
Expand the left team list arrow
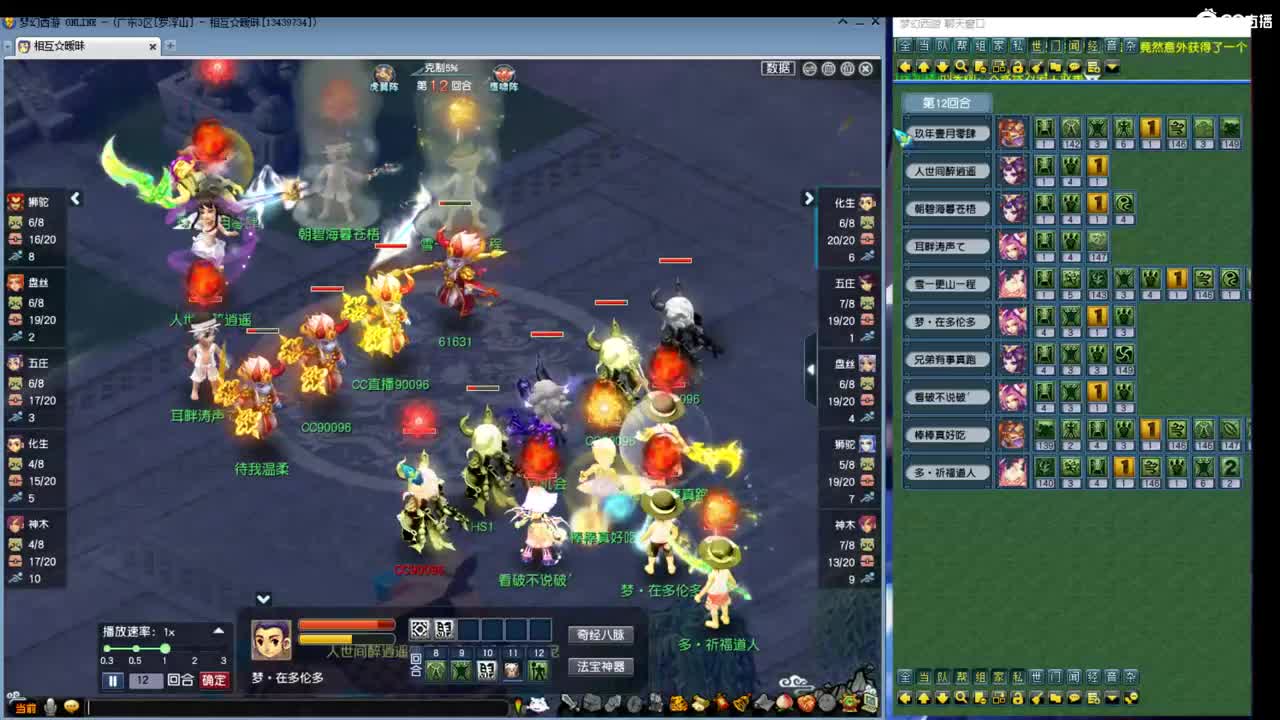pos(76,199)
